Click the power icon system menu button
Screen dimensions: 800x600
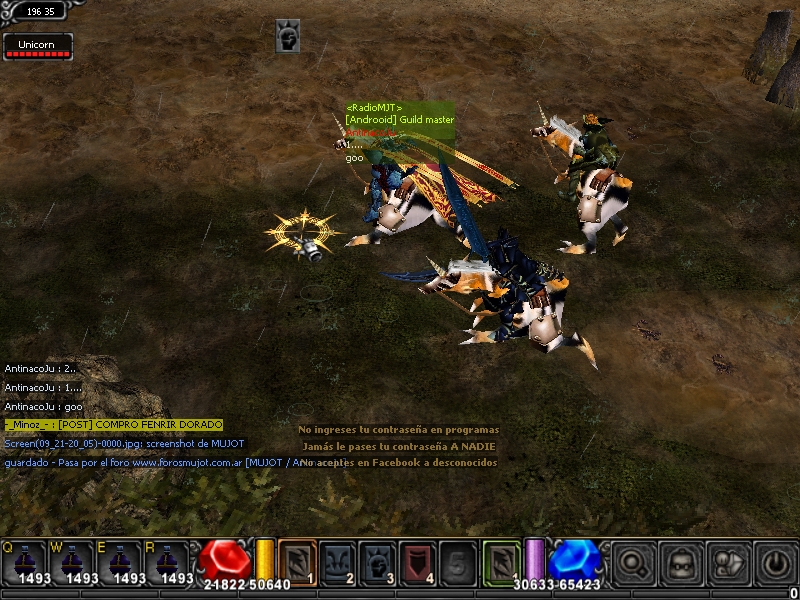tap(775, 562)
